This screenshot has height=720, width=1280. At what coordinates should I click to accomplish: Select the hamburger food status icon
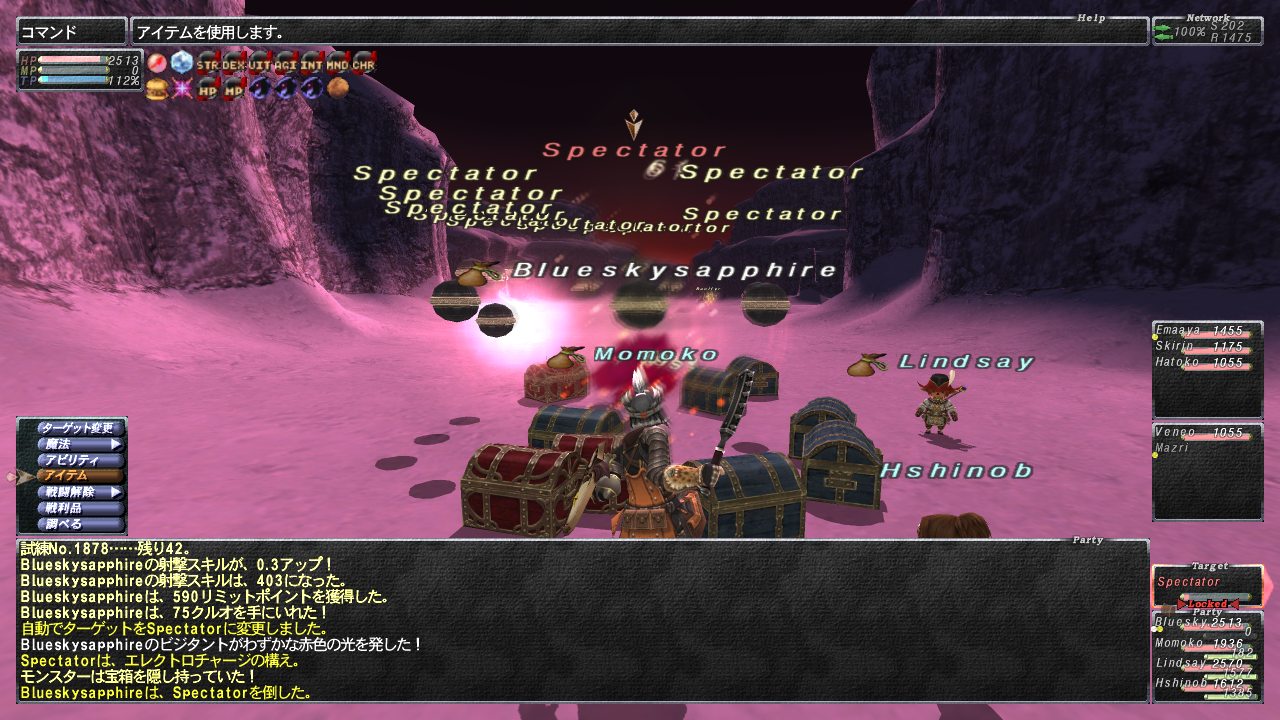tap(157, 88)
